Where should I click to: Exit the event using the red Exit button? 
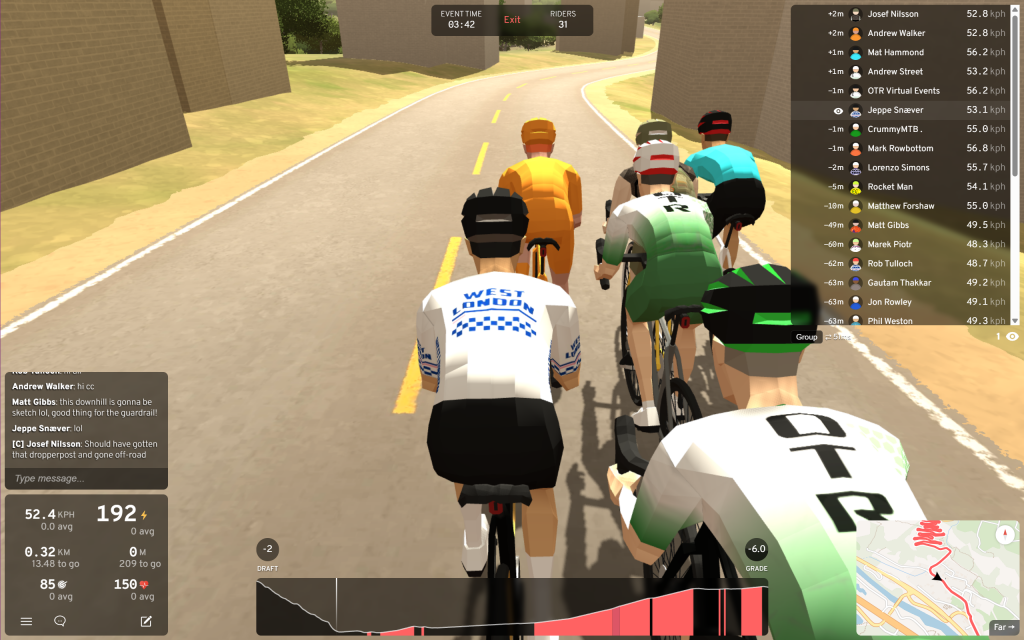512,20
